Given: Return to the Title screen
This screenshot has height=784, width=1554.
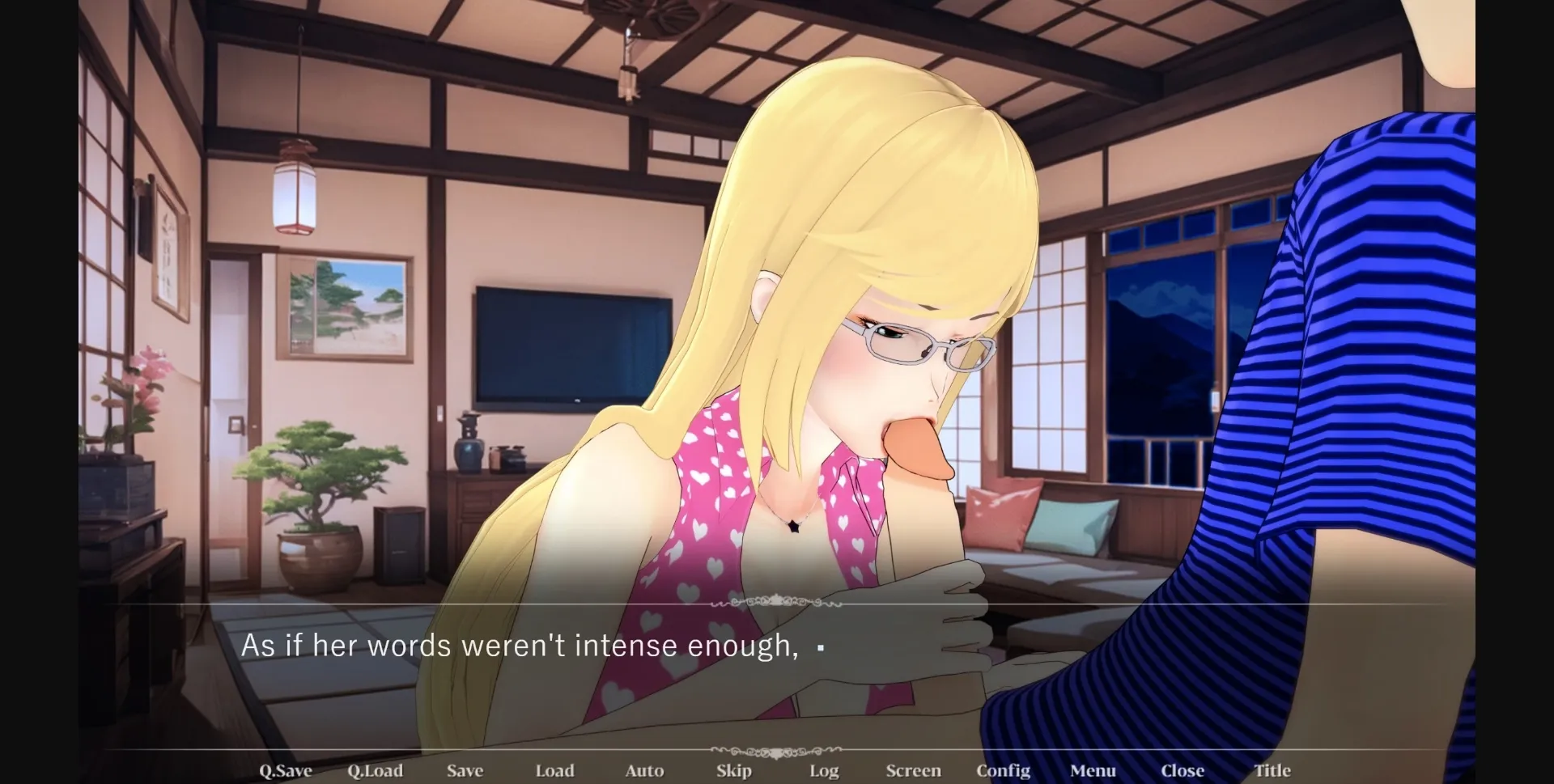Looking at the screenshot, I should click(1273, 770).
